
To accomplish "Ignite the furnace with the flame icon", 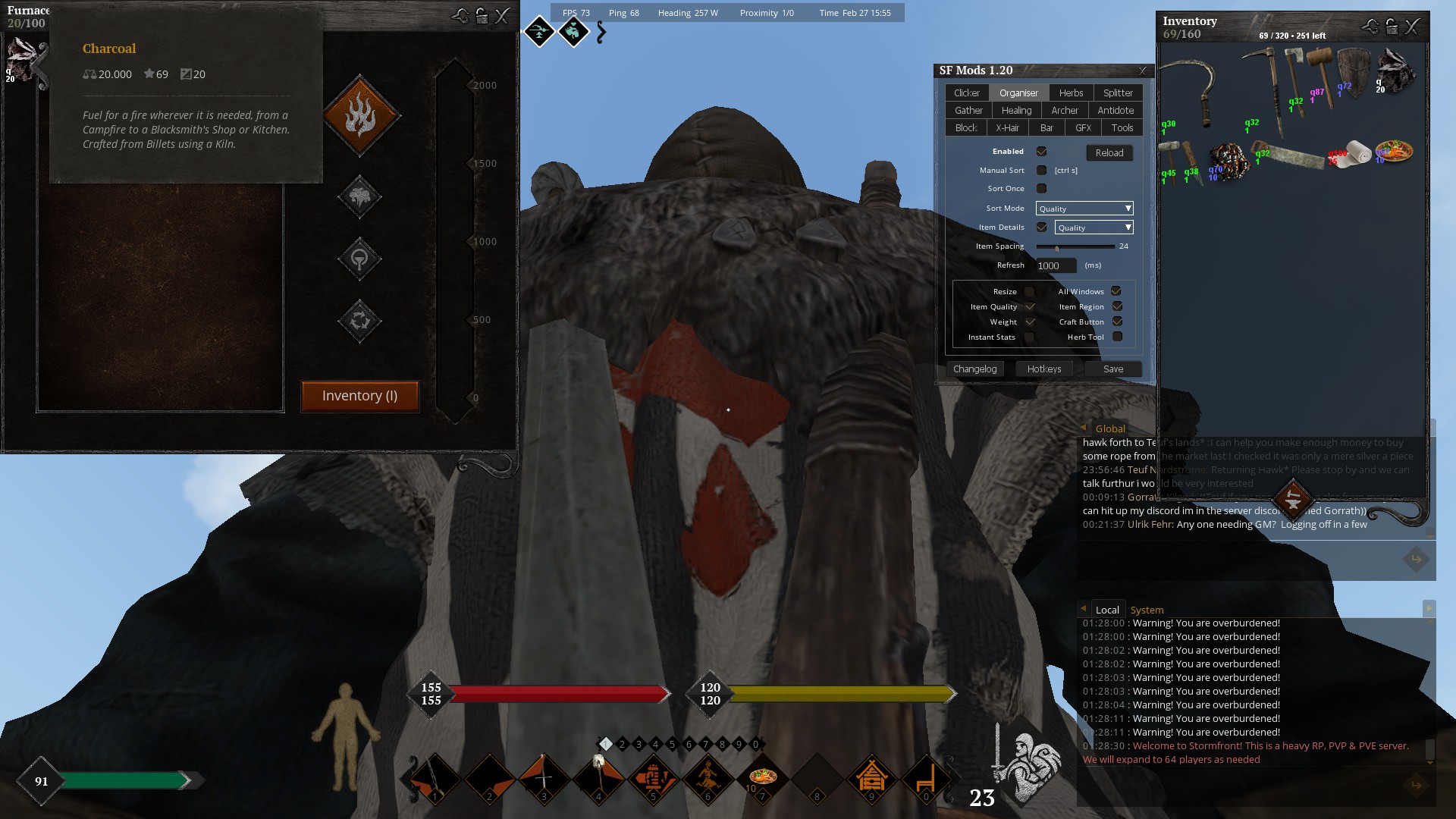I will tap(360, 116).
